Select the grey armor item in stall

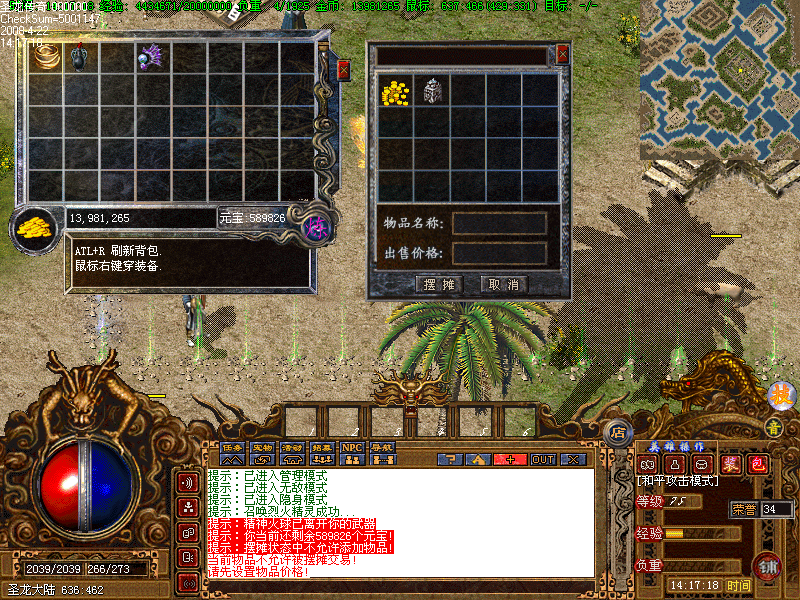[x=431, y=92]
